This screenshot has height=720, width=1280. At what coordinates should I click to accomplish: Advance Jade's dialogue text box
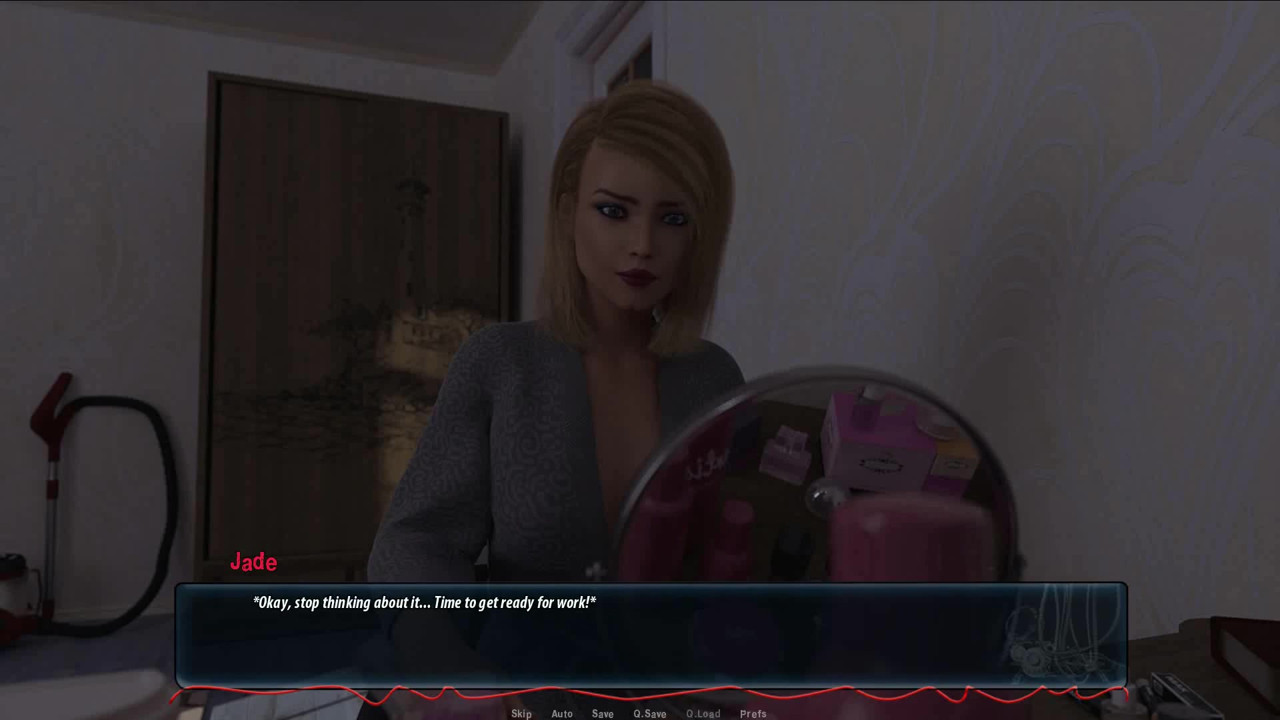point(650,635)
